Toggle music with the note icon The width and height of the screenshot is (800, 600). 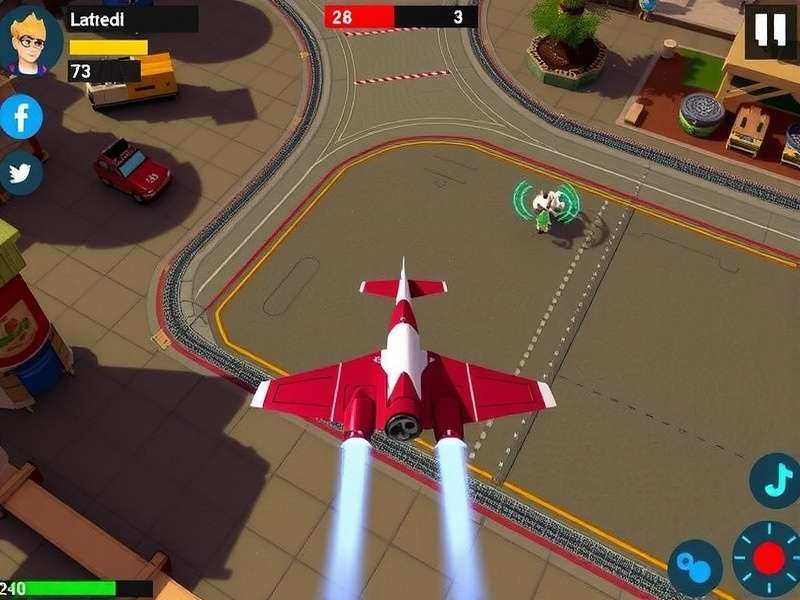tap(773, 480)
